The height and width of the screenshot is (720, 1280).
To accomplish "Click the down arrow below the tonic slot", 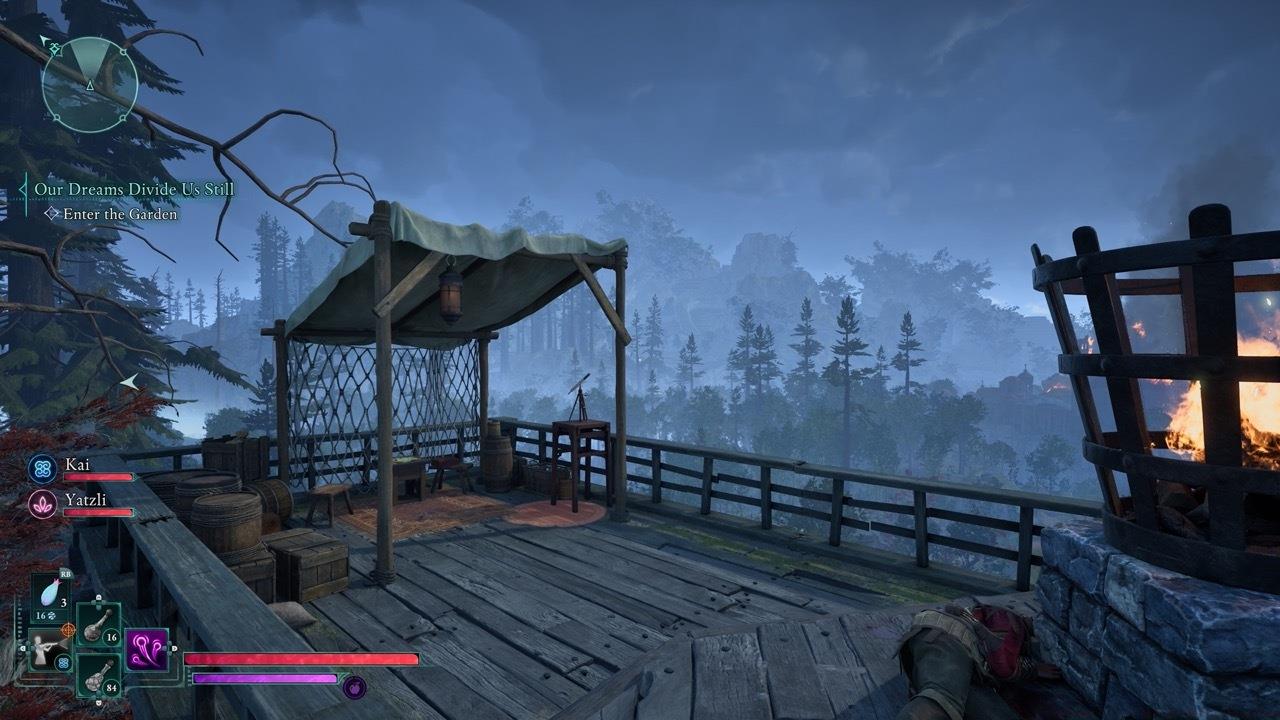I will tap(98, 702).
